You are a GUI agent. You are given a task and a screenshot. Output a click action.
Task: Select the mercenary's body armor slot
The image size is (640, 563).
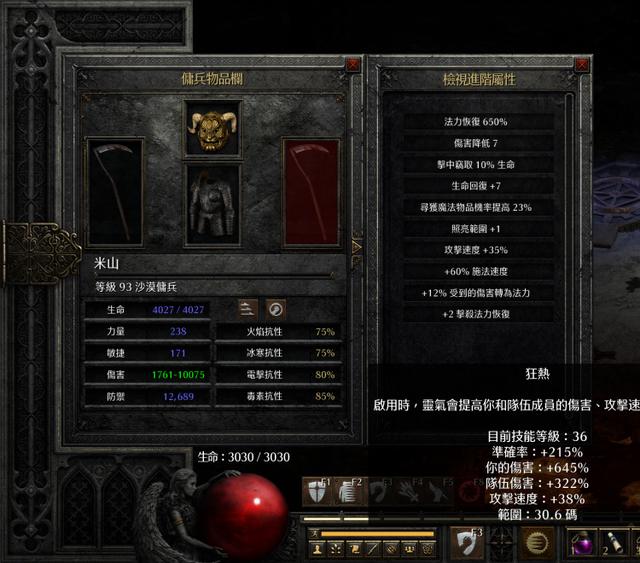[212, 201]
